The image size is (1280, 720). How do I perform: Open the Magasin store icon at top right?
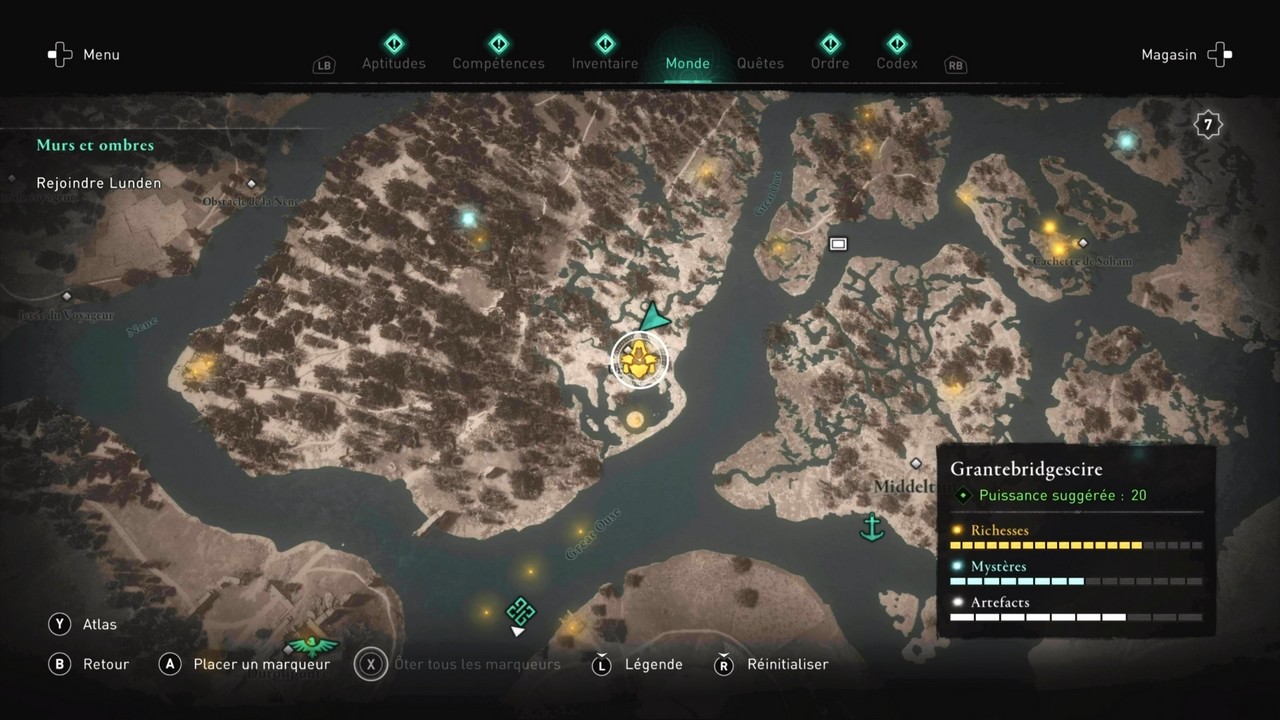[x=1218, y=54]
